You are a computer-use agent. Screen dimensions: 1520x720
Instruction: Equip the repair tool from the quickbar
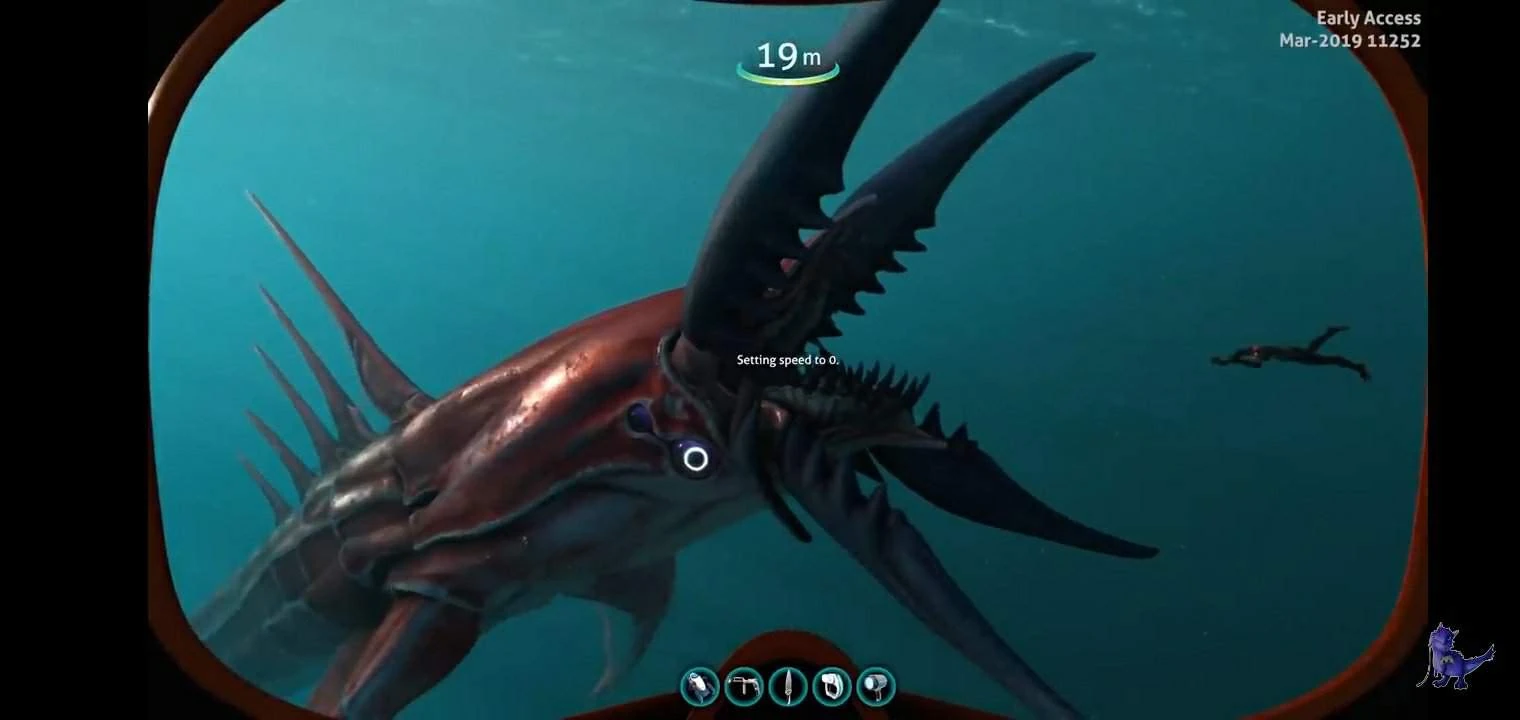[x=744, y=686]
